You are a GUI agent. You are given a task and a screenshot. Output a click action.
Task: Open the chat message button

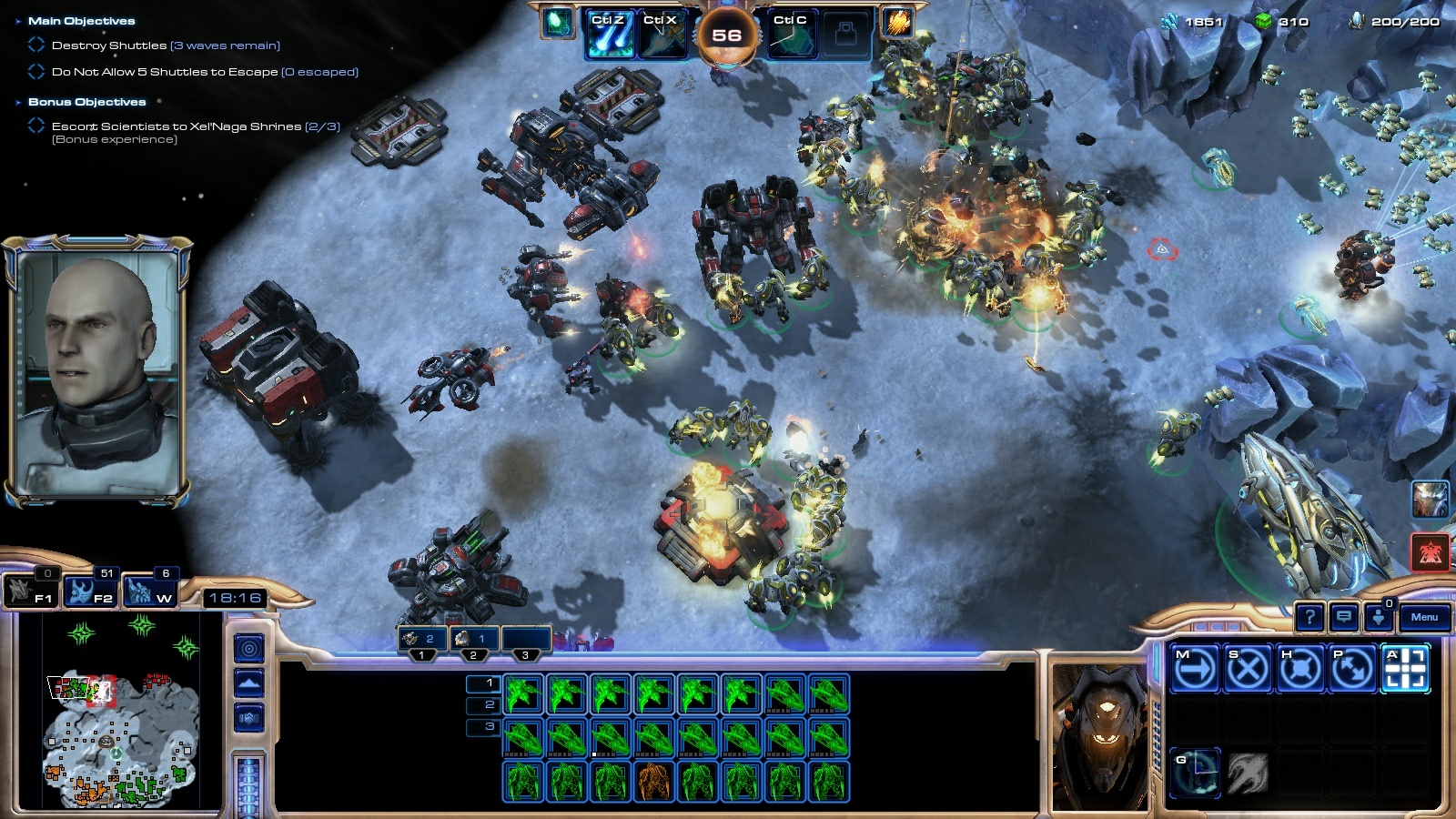click(1343, 617)
